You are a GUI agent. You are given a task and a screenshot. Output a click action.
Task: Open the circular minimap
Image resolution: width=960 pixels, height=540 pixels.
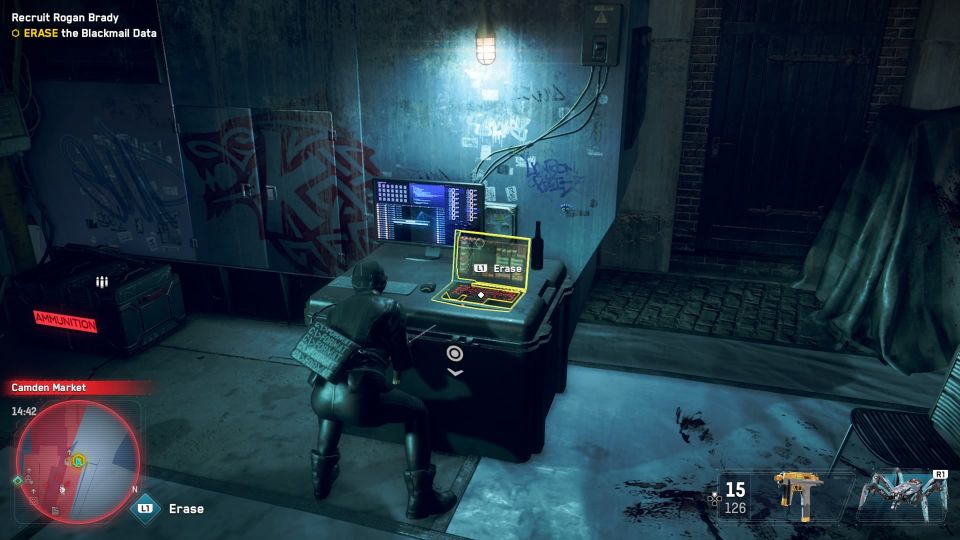coord(77,461)
